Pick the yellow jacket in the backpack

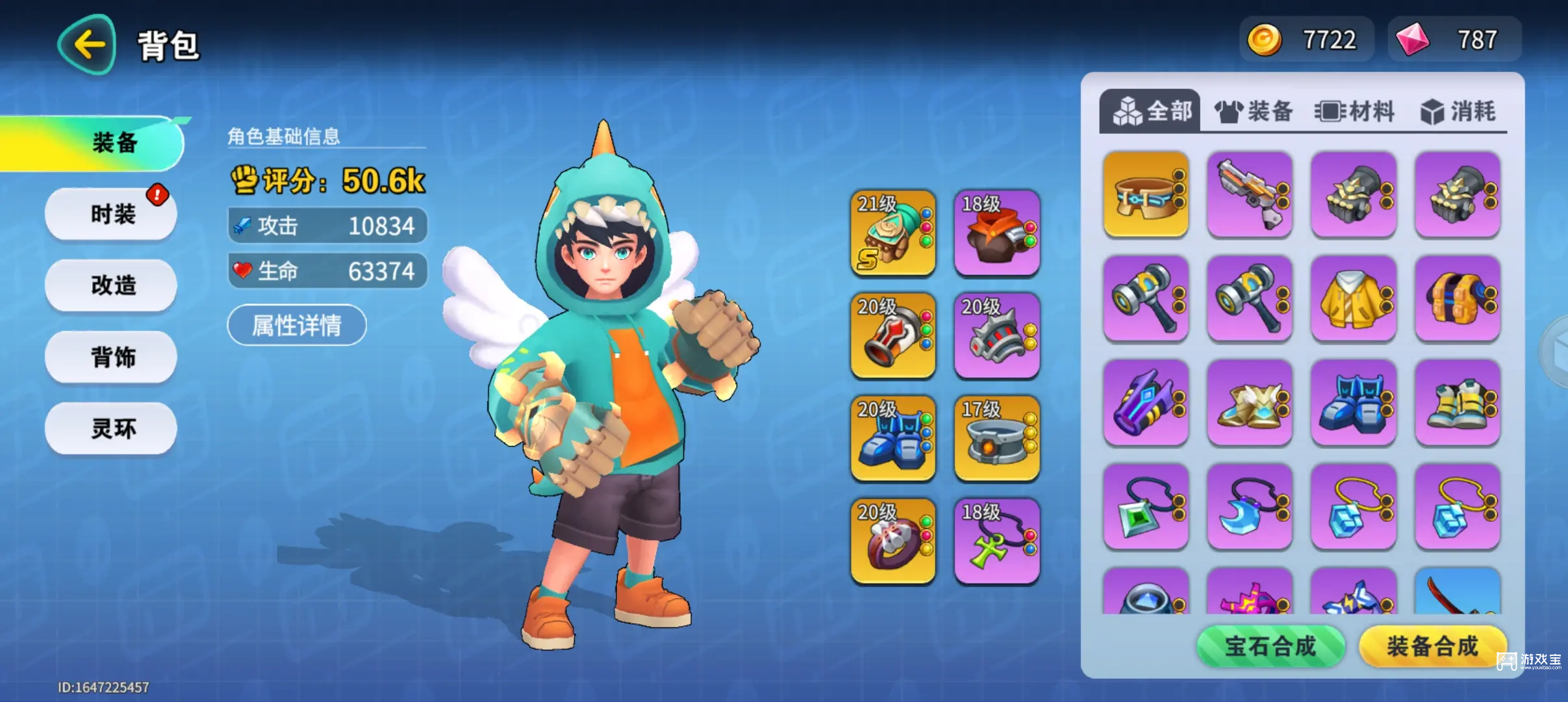coord(1354,298)
